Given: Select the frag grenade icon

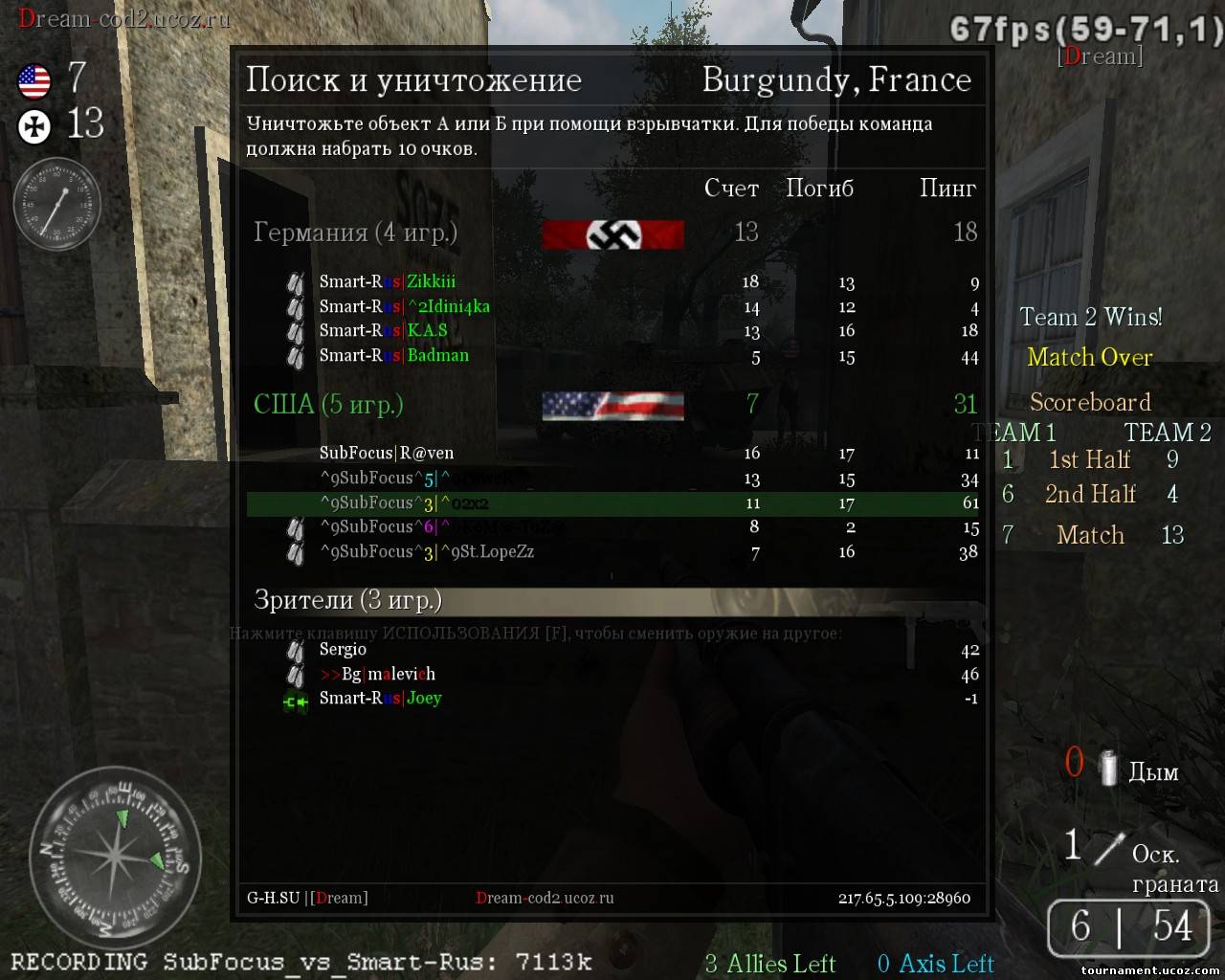Looking at the screenshot, I should (1109, 849).
